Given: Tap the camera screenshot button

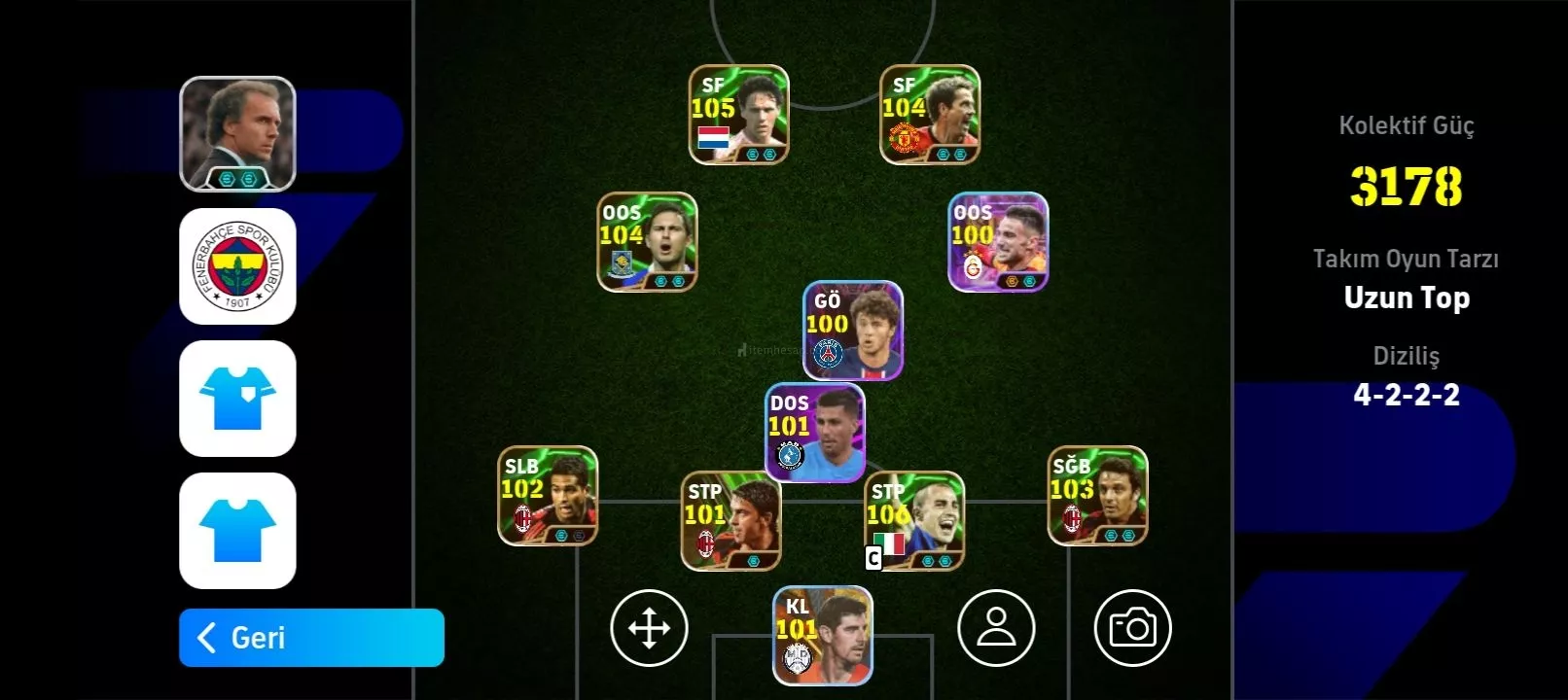Looking at the screenshot, I should [x=1132, y=628].
